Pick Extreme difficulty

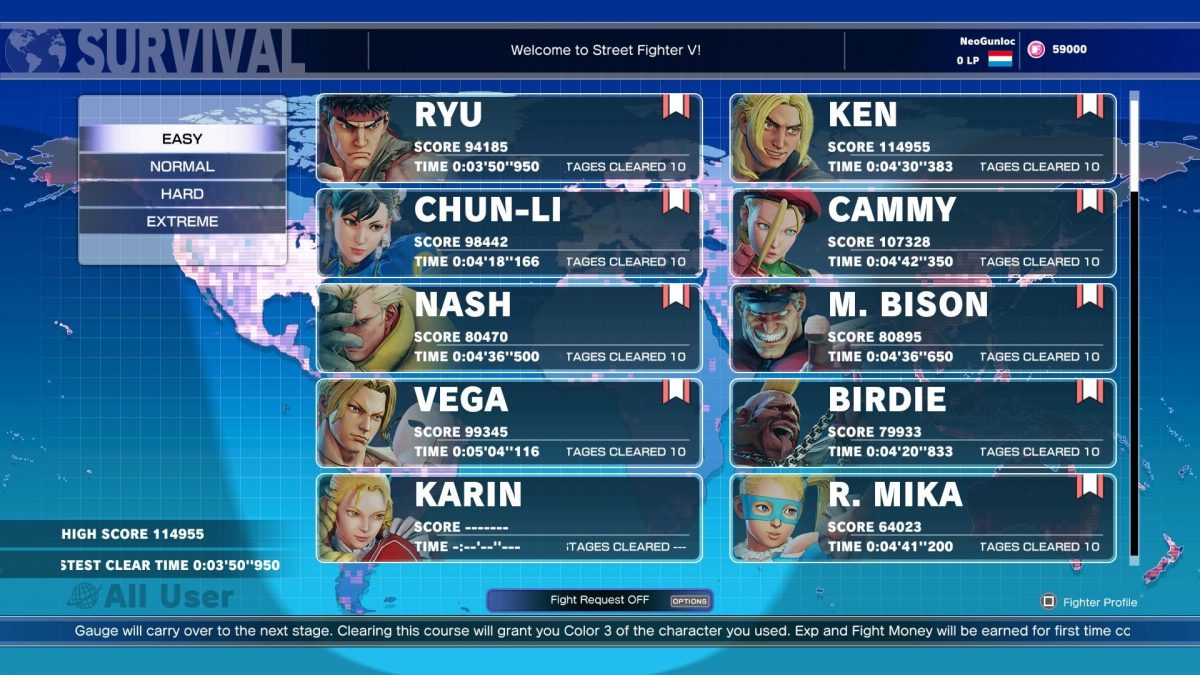tap(182, 221)
